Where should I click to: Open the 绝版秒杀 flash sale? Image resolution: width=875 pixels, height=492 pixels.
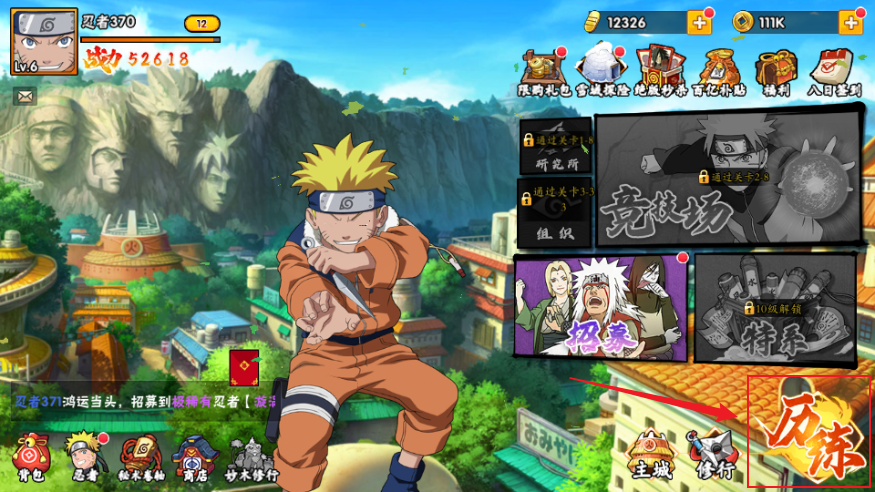pos(661,70)
